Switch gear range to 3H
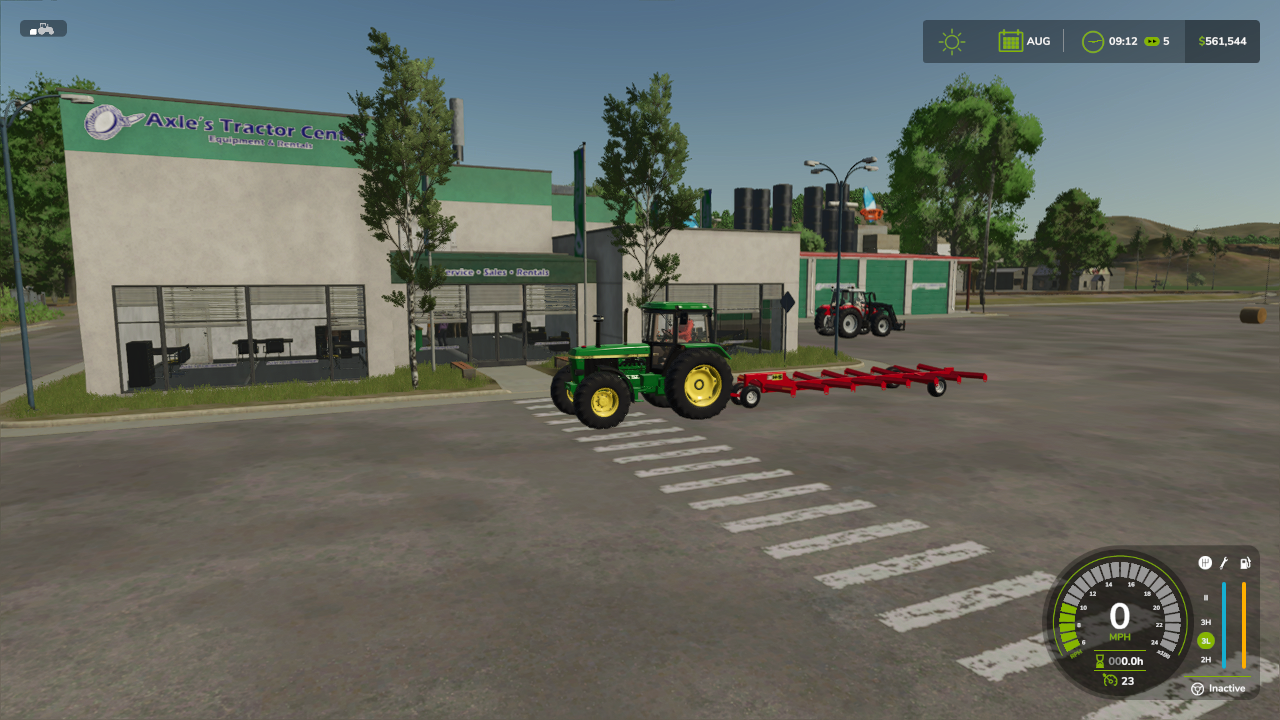Screen dimensions: 1280x720 [x=1206, y=621]
